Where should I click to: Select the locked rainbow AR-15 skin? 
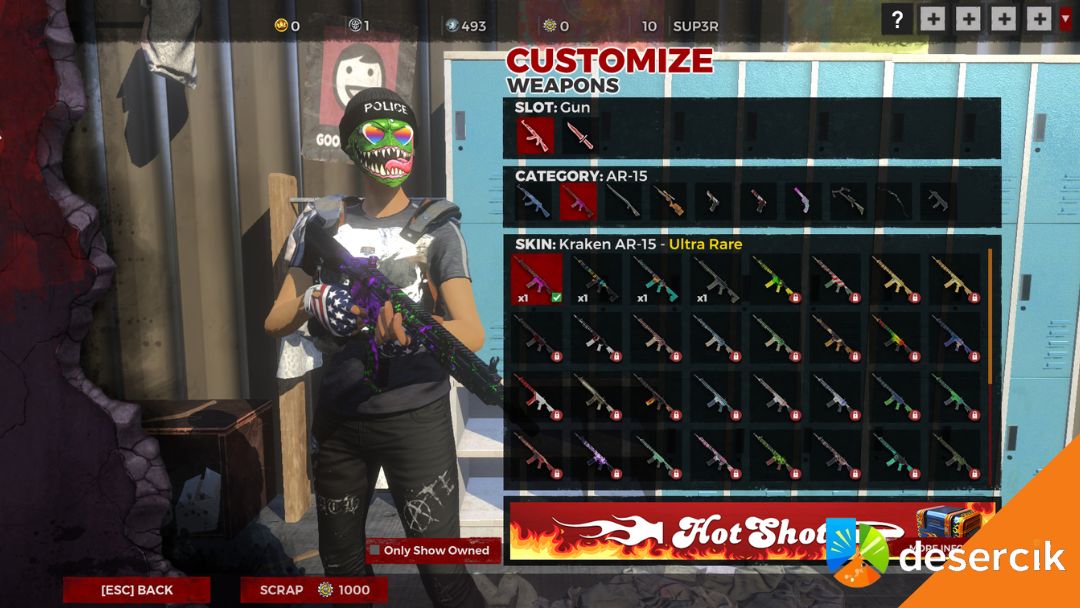tap(896, 339)
